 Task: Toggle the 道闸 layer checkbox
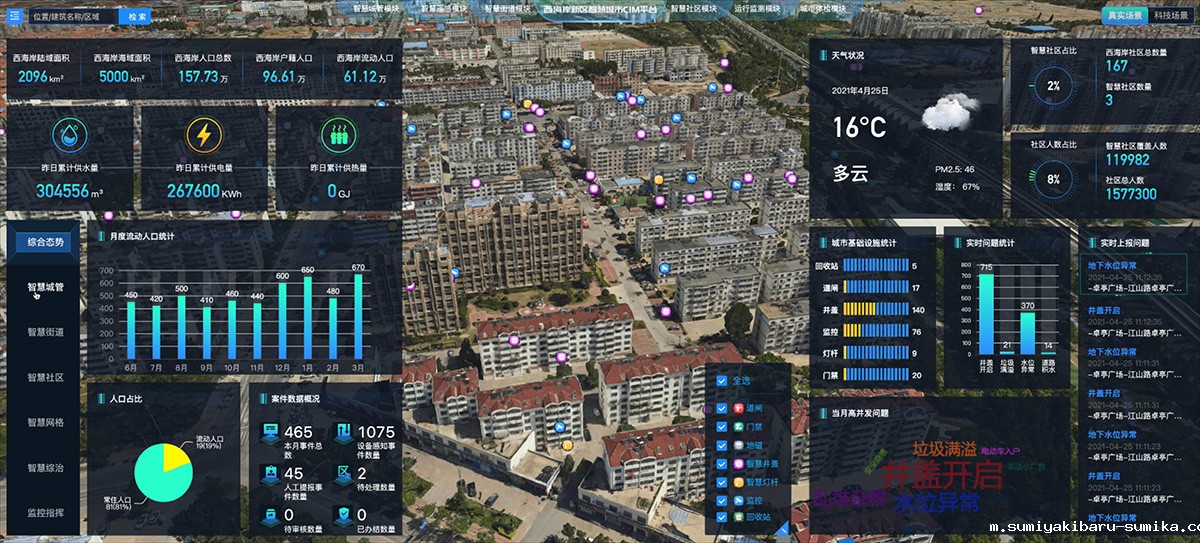723,408
